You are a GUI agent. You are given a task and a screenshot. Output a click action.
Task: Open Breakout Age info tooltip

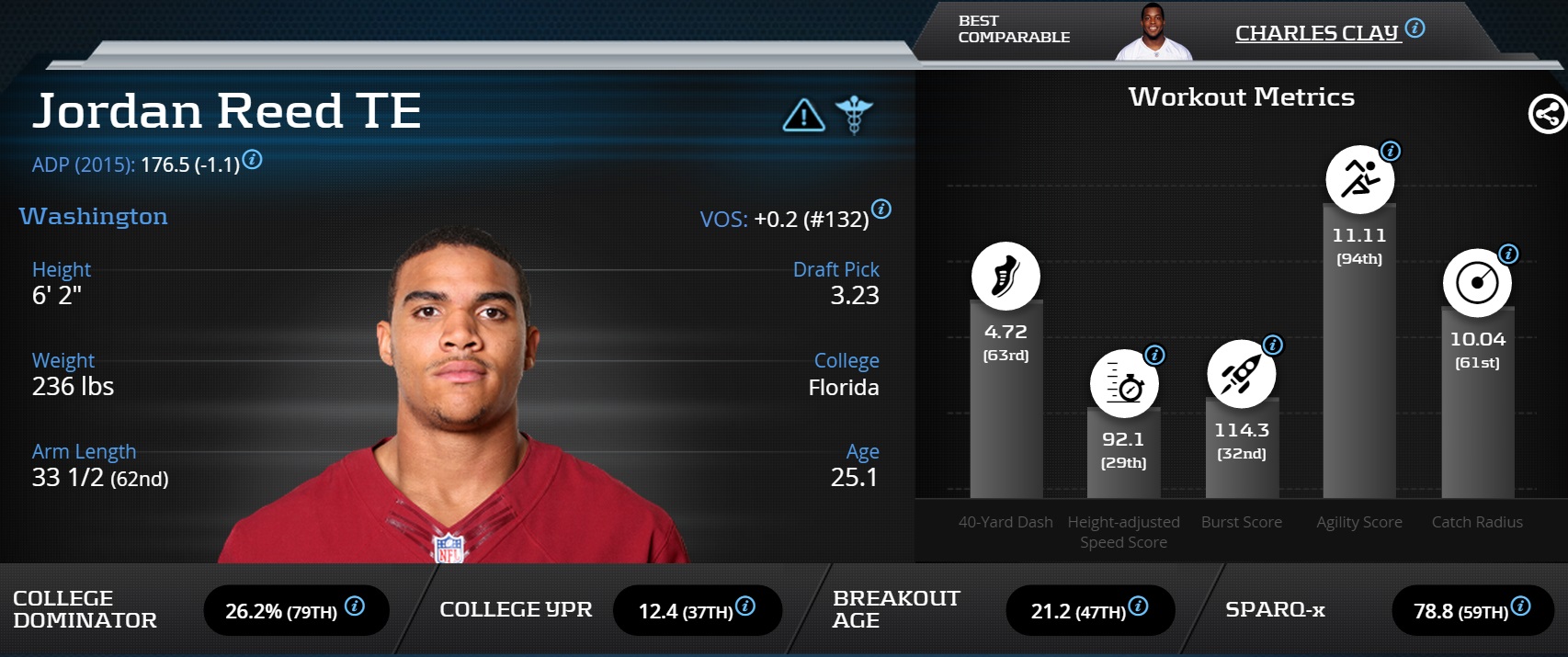(1138, 606)
